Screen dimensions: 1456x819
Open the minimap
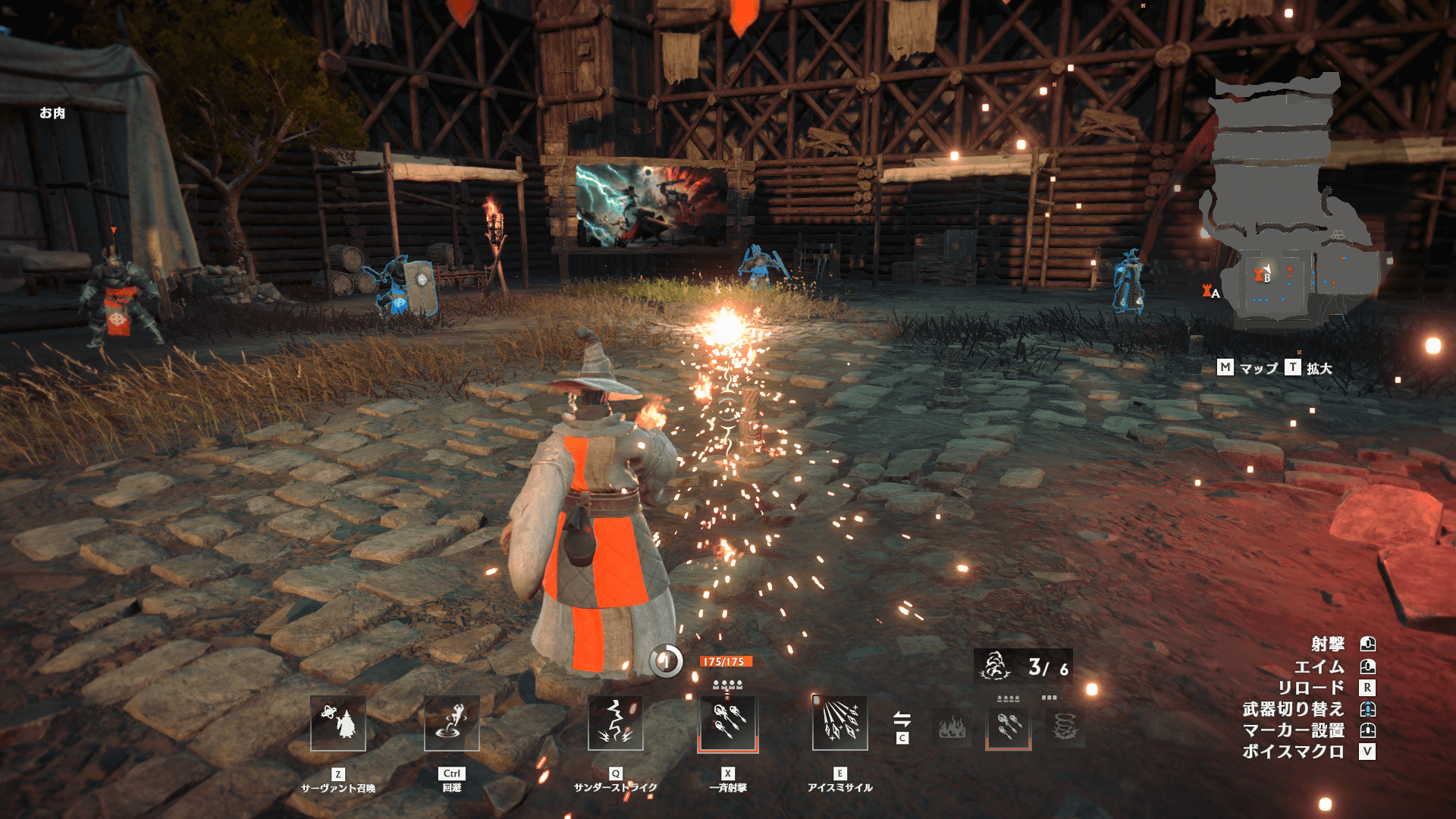coord(1289,205)
